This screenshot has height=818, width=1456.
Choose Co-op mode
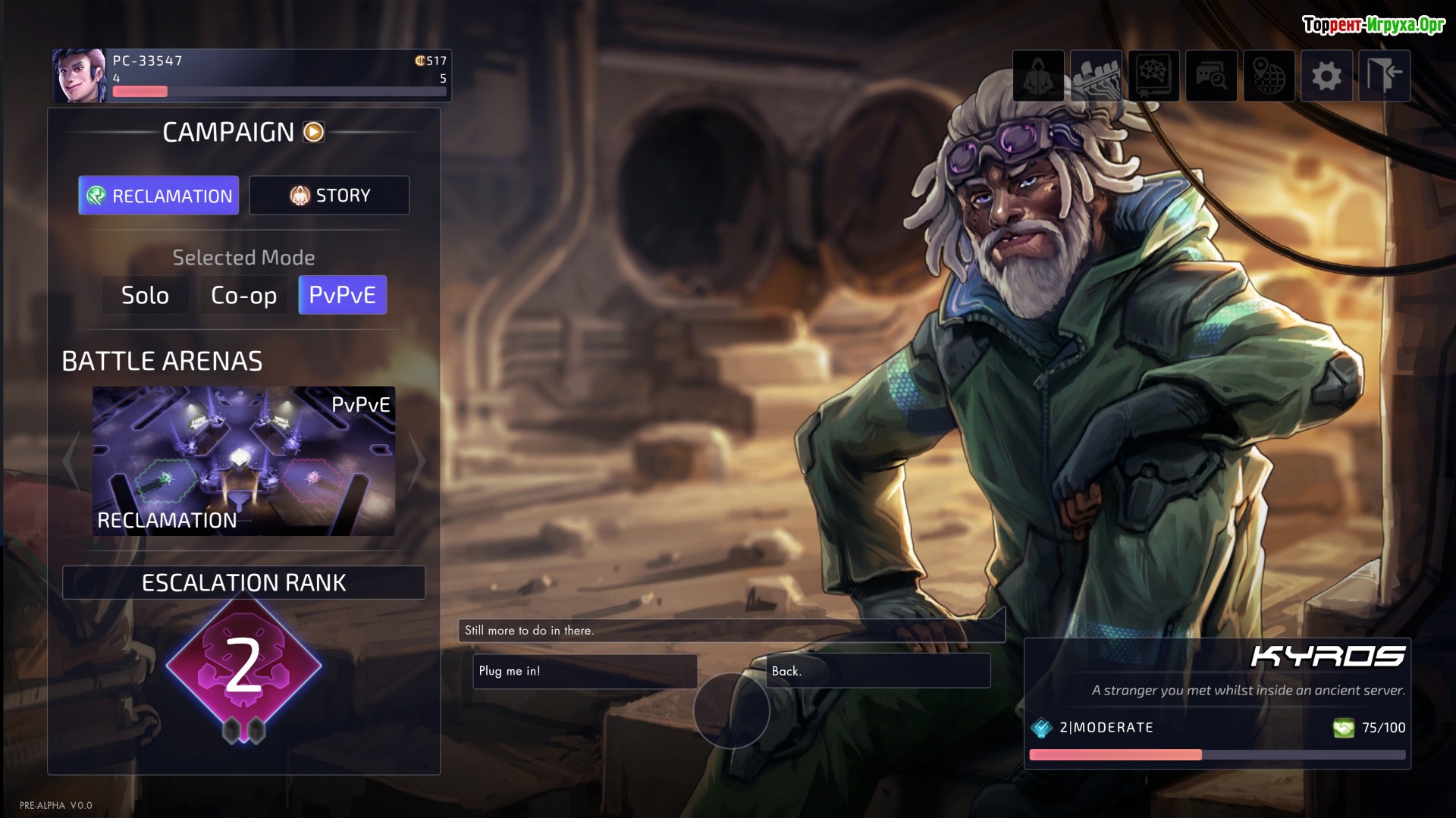[243, 295]
